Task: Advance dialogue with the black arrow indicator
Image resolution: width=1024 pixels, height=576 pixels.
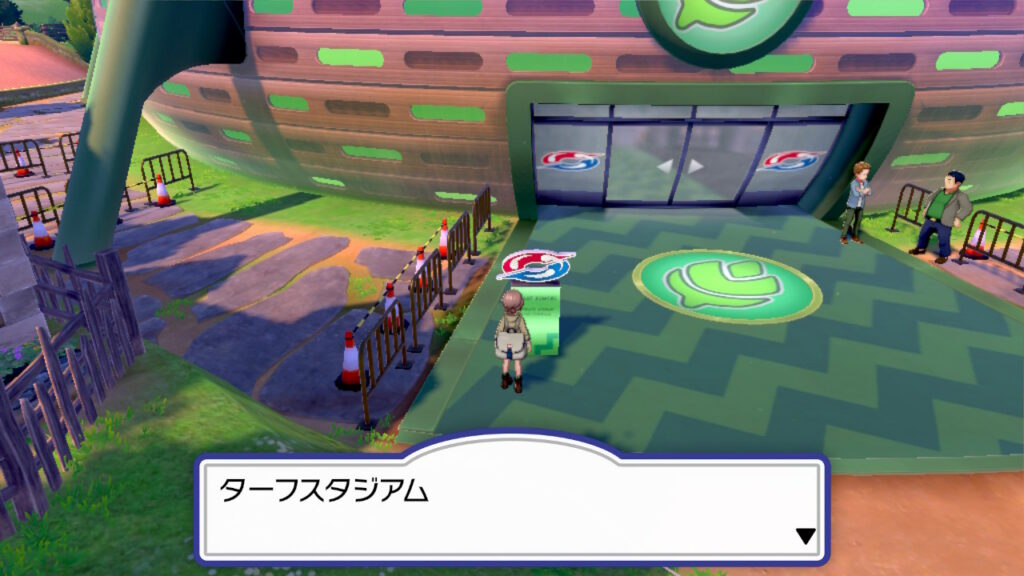Action: (x=806, y=537)
